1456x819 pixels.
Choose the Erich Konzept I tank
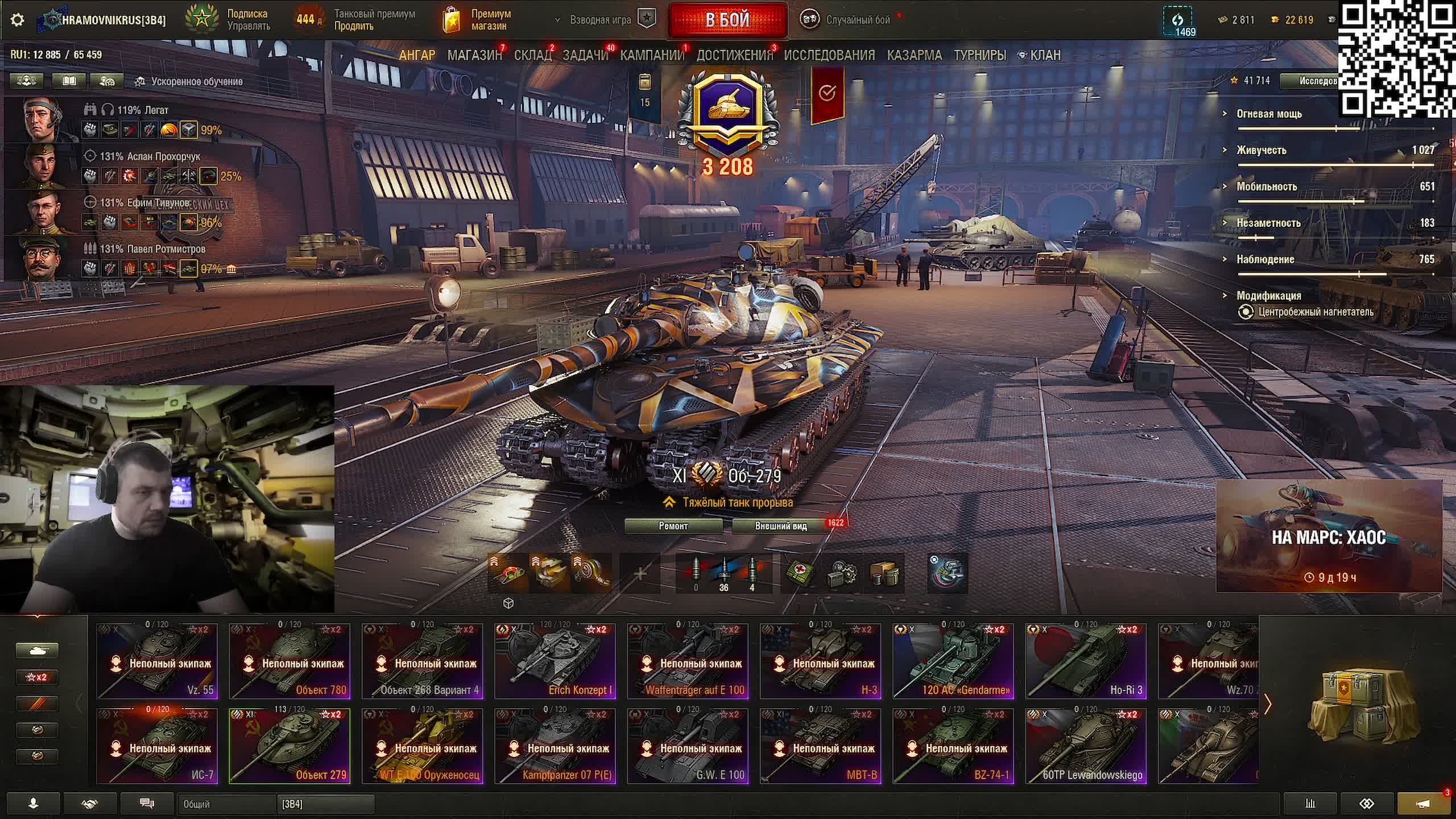pyautogui.click(x=555, y=661)
